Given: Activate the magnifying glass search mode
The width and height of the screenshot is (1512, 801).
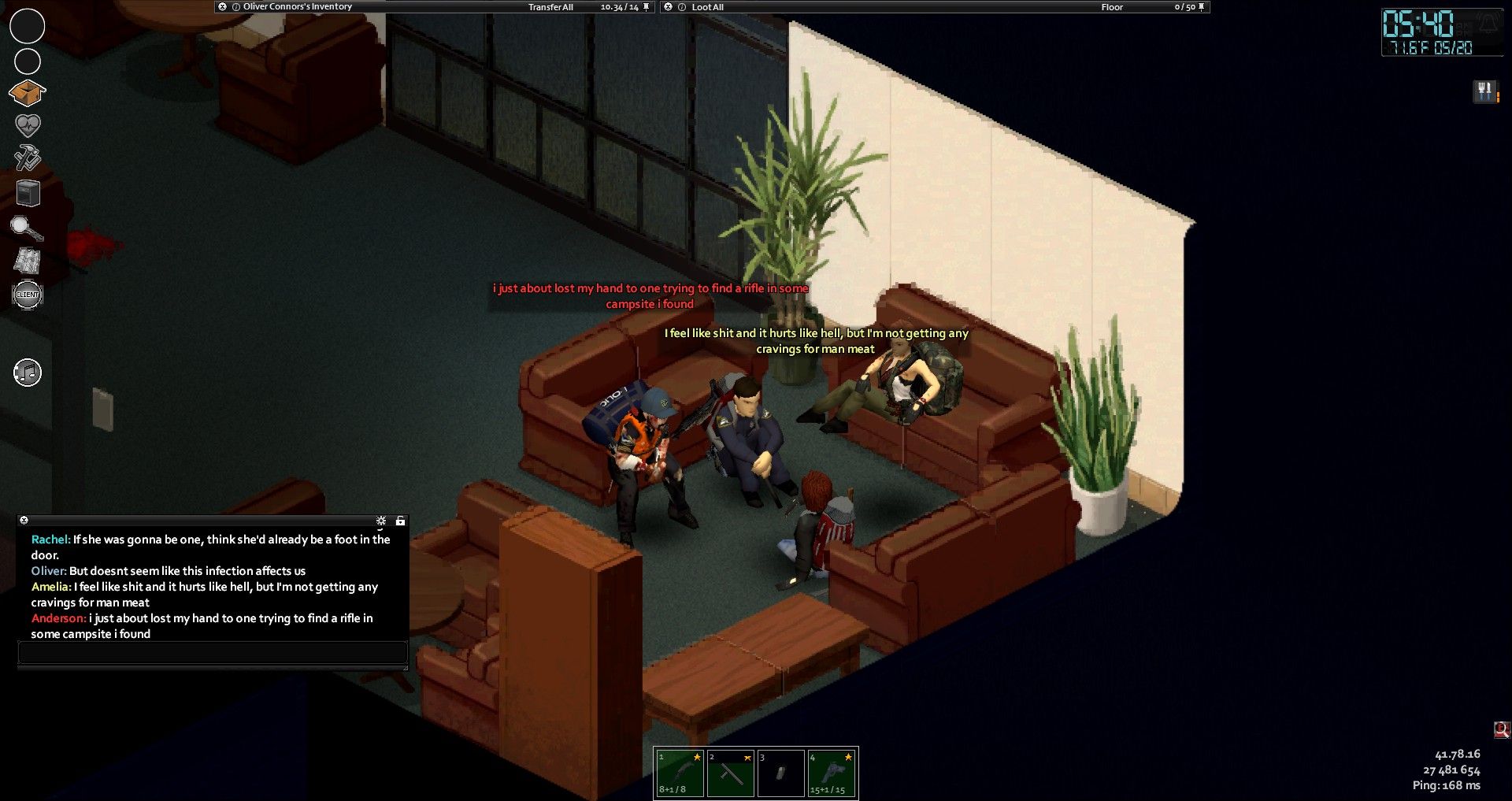Looking at the screenshot, I should click(26, 228).
